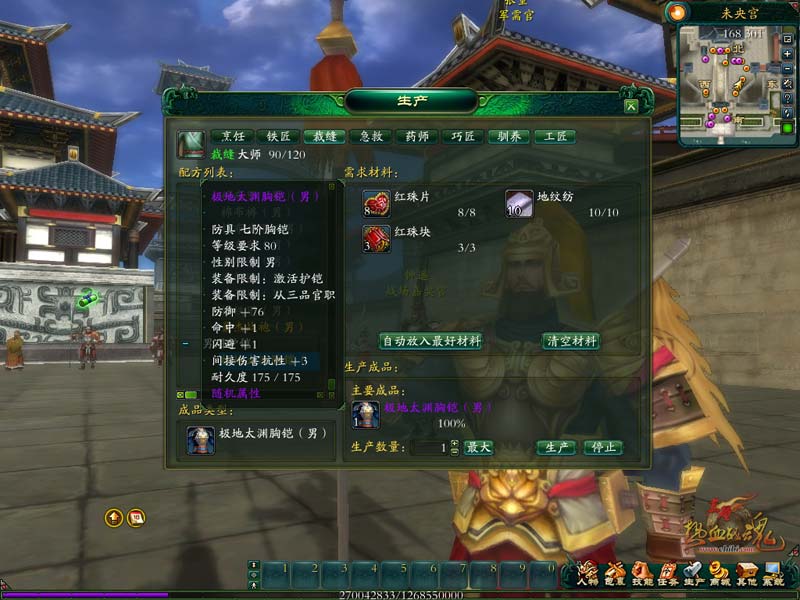Open the 系统 system menu

click(773, 573)
